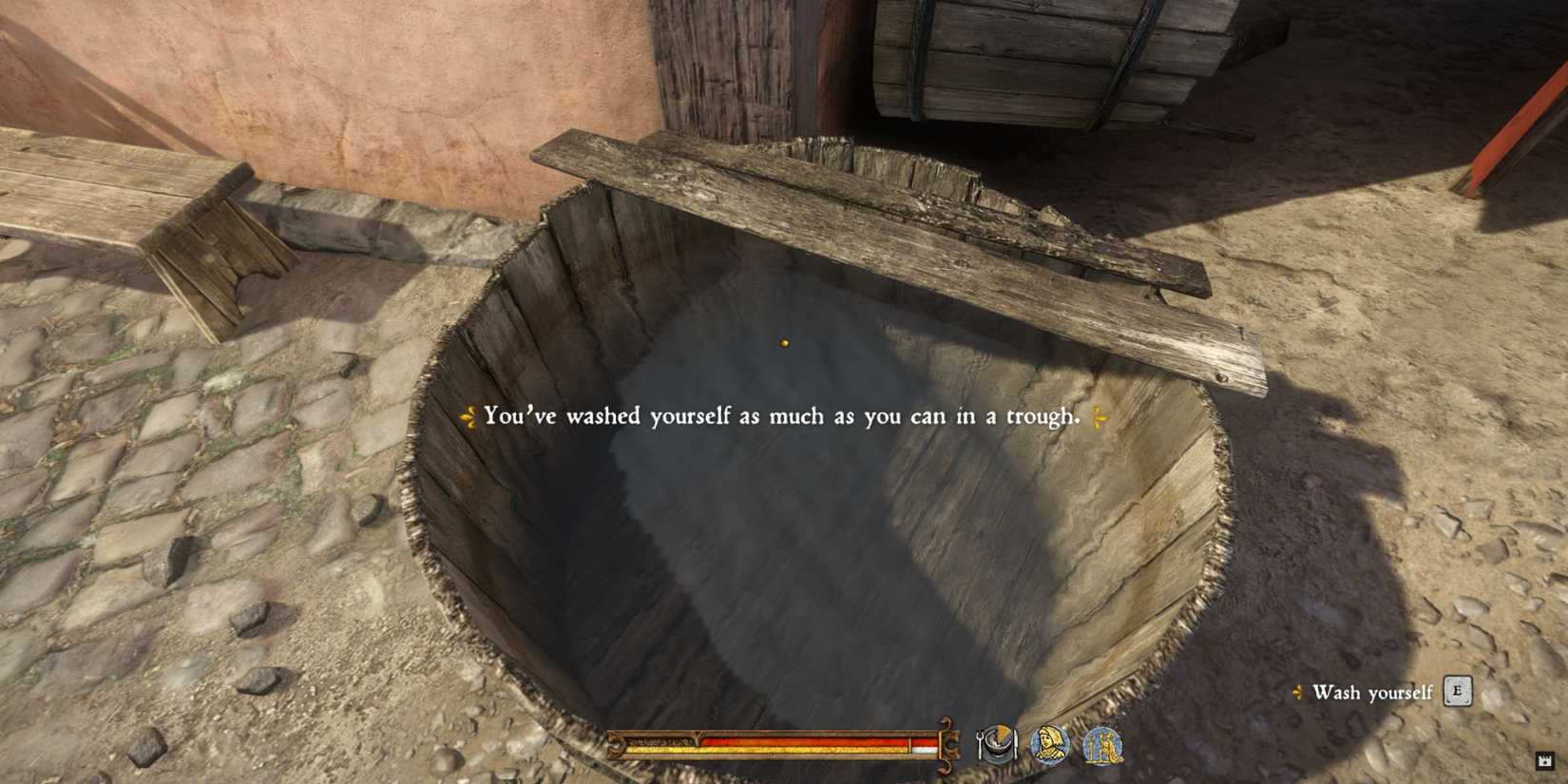
Task: Toggle the crosshair dot above the trough
Action: pos(784,343)
